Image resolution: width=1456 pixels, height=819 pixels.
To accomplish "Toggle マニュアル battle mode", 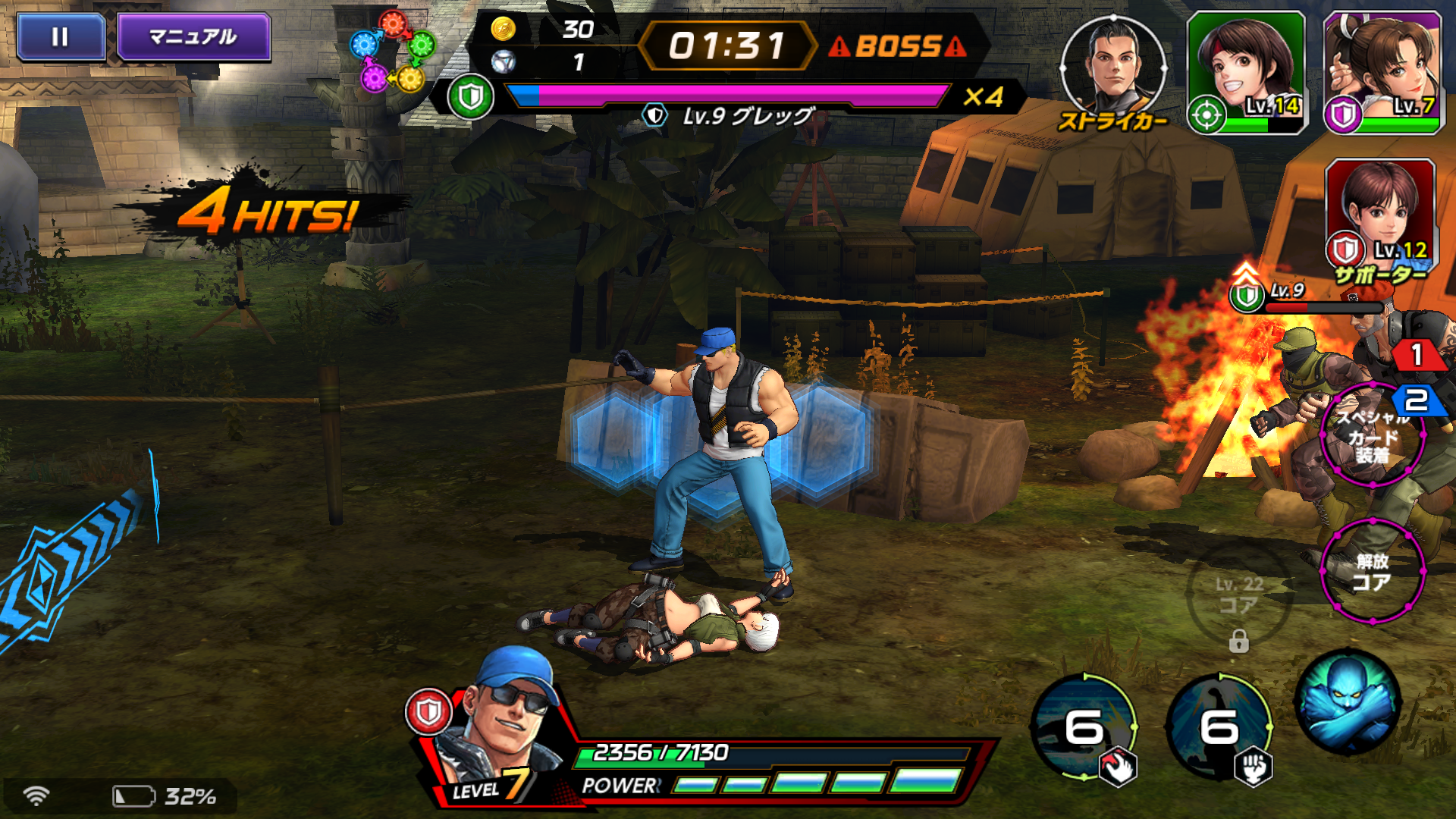I will click(x=192, y=35).
